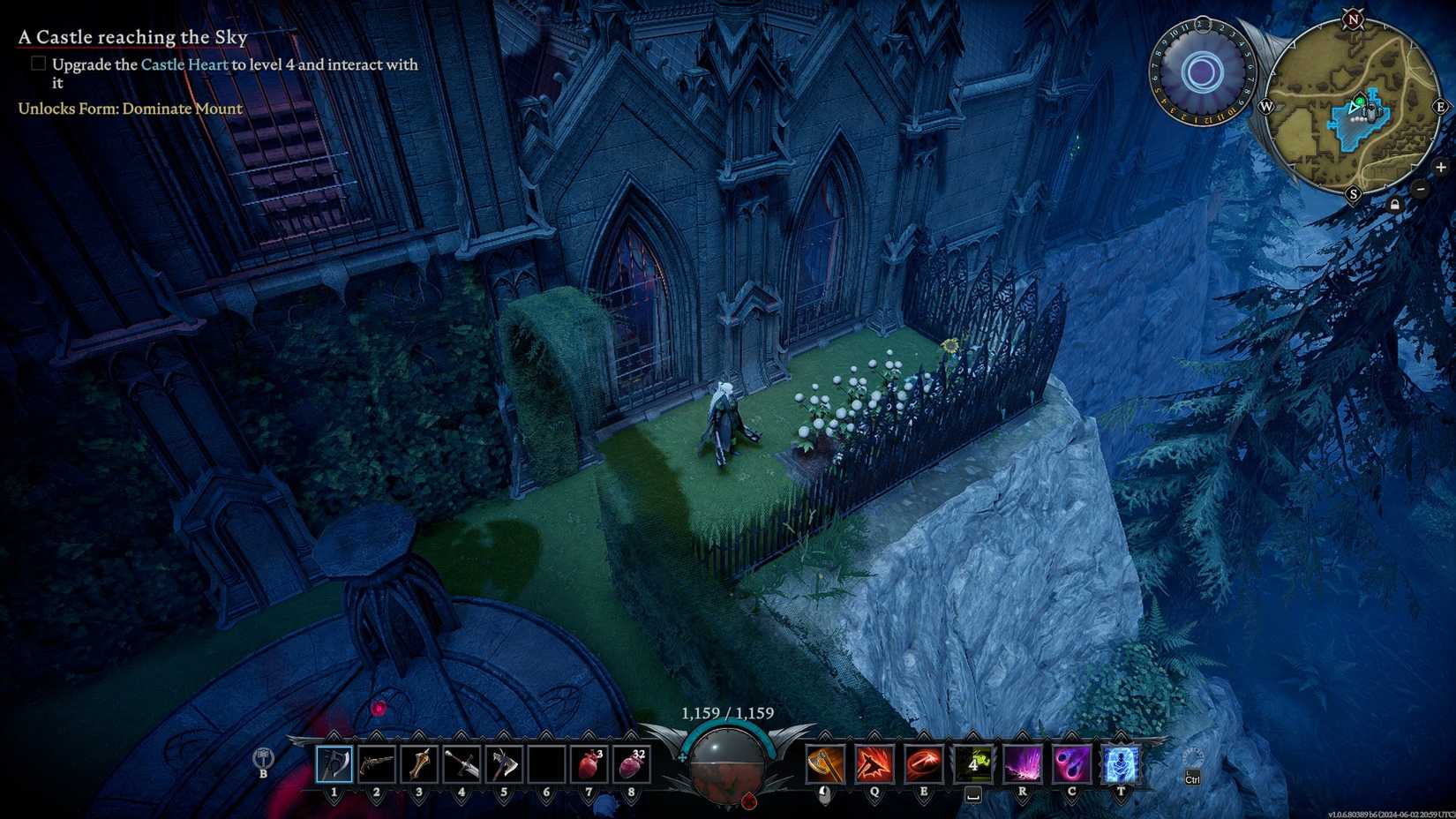1456x819 pixels.
Task: Open the Castle Heart quest link
Action: tap(183, 64)
